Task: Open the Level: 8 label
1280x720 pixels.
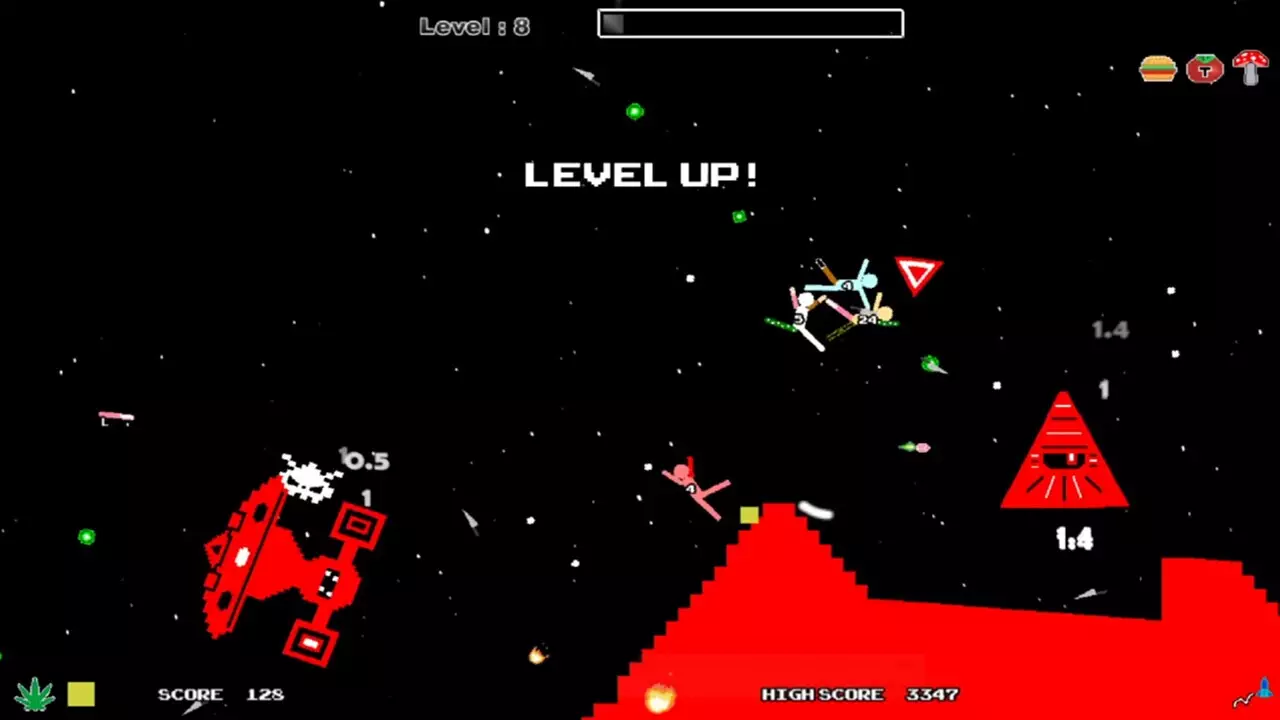Action: click(474, 26)
